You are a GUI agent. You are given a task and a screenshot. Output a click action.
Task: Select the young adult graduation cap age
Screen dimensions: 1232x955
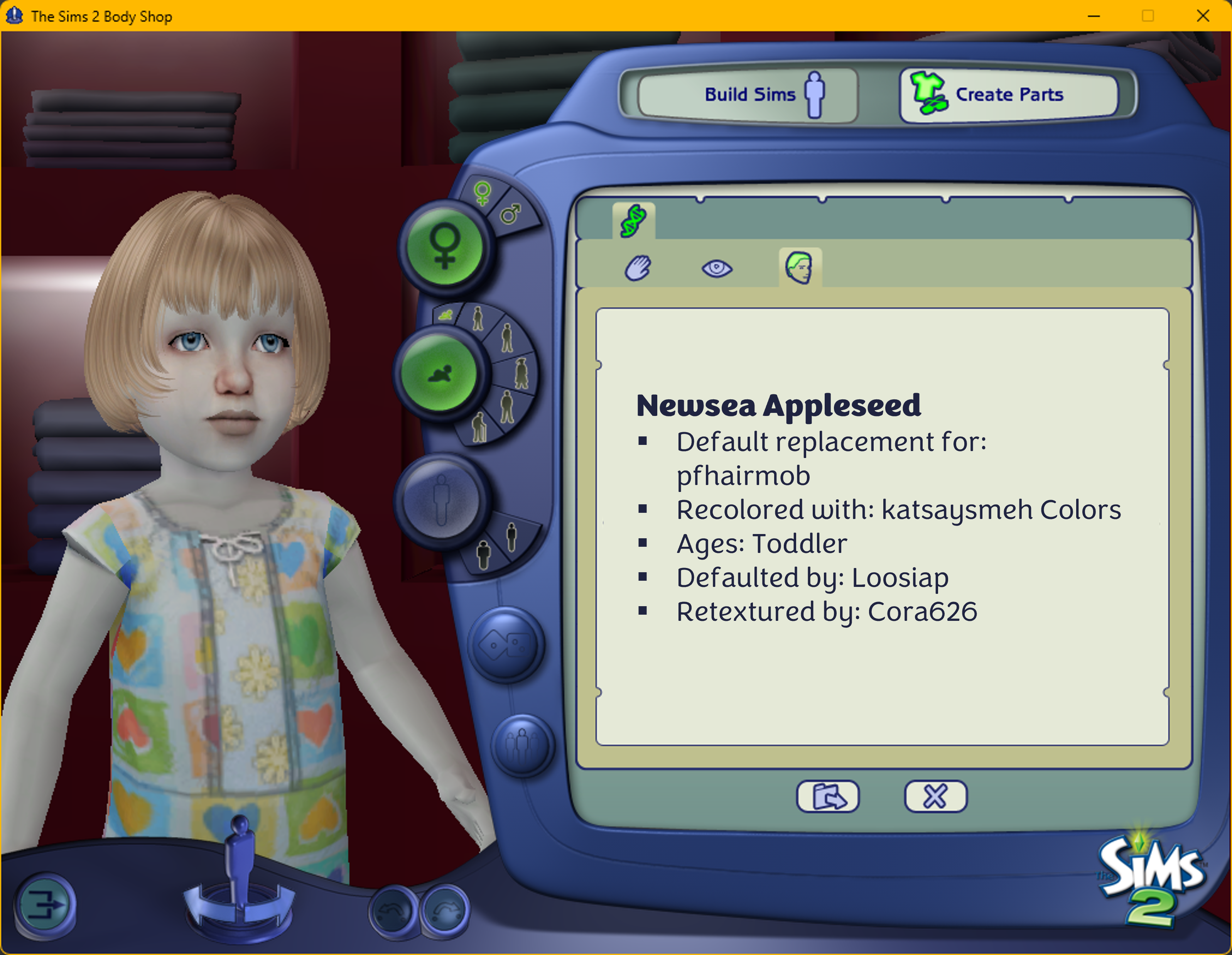click(x=521, y=373)
